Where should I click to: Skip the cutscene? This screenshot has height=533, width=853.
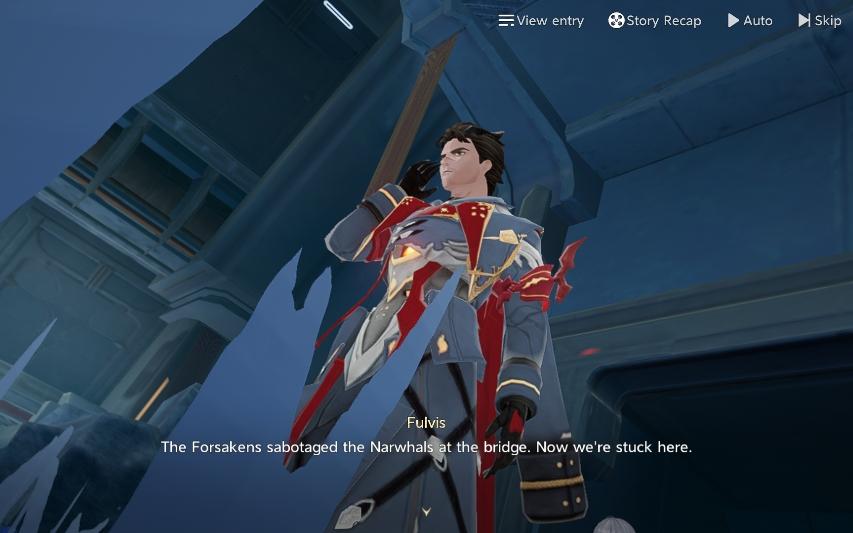click(819, 20)
